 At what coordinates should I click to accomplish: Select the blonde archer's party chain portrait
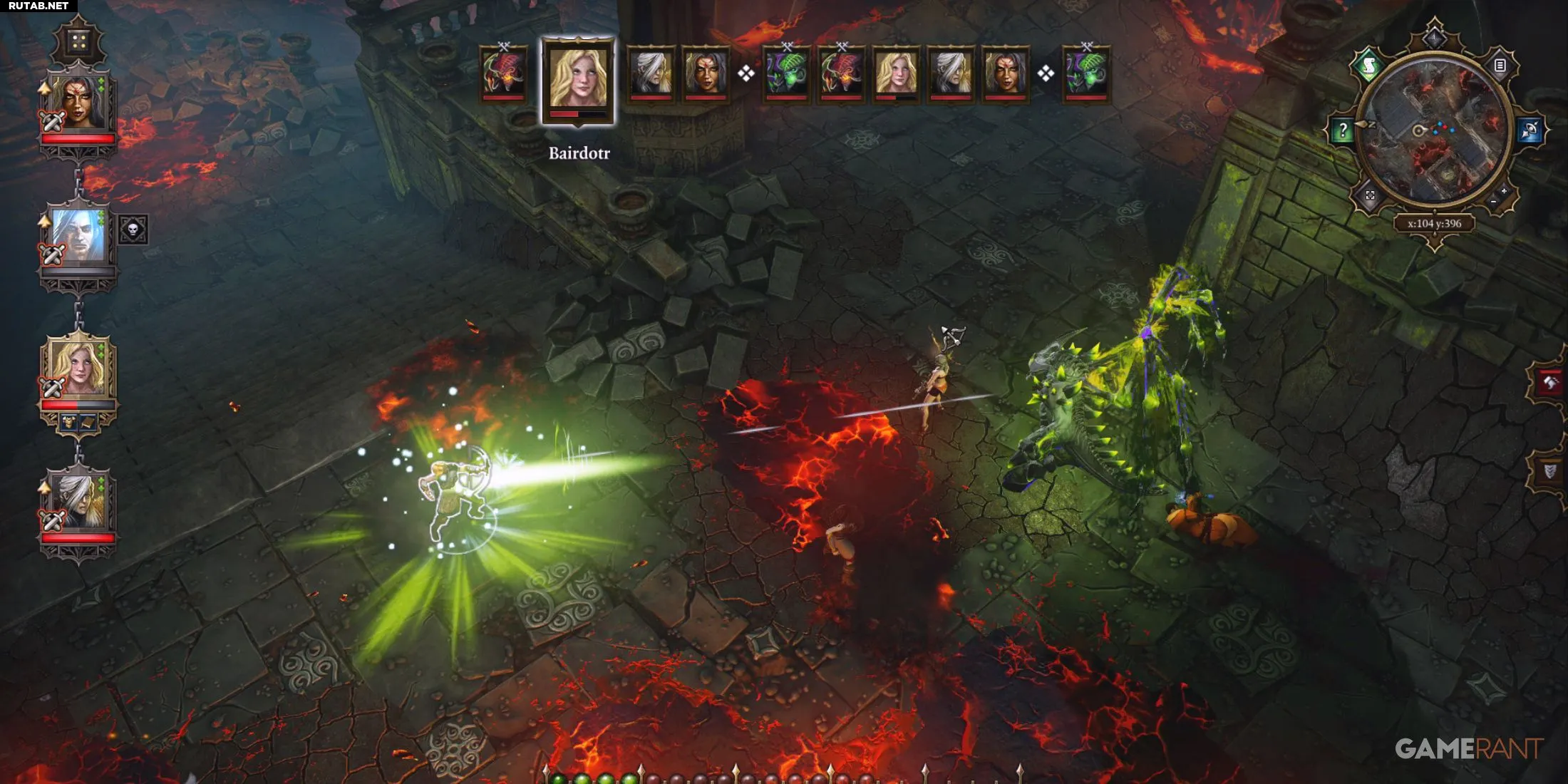pyautogui.click(x=78, y=369)
